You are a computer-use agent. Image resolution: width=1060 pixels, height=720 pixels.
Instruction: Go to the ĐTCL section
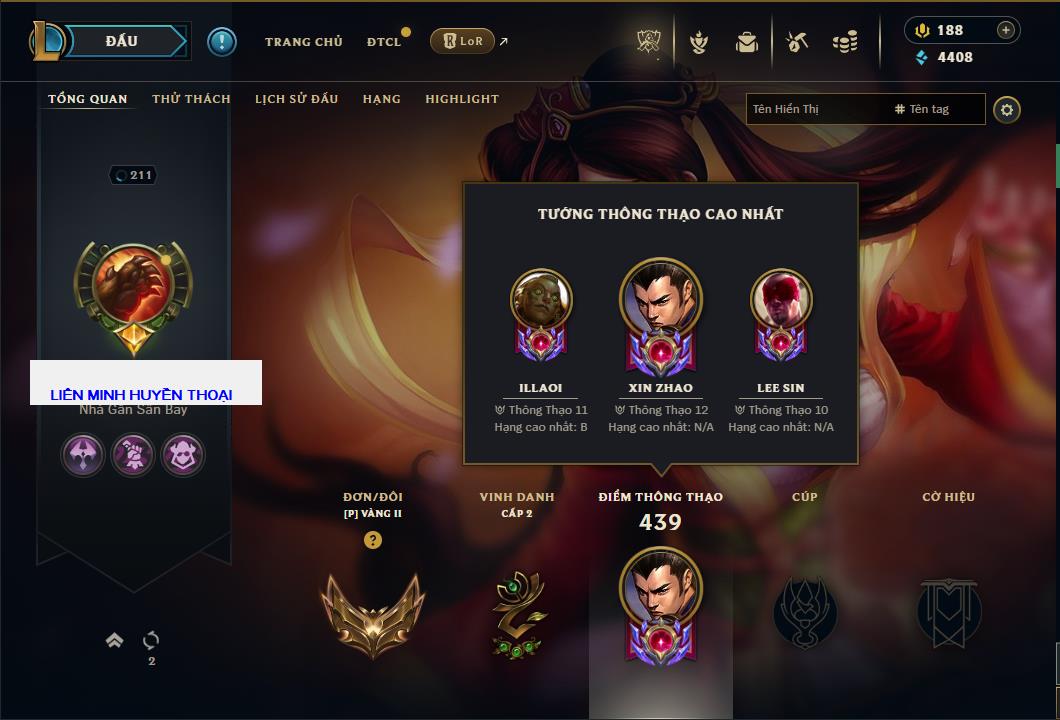click(384, 42)
